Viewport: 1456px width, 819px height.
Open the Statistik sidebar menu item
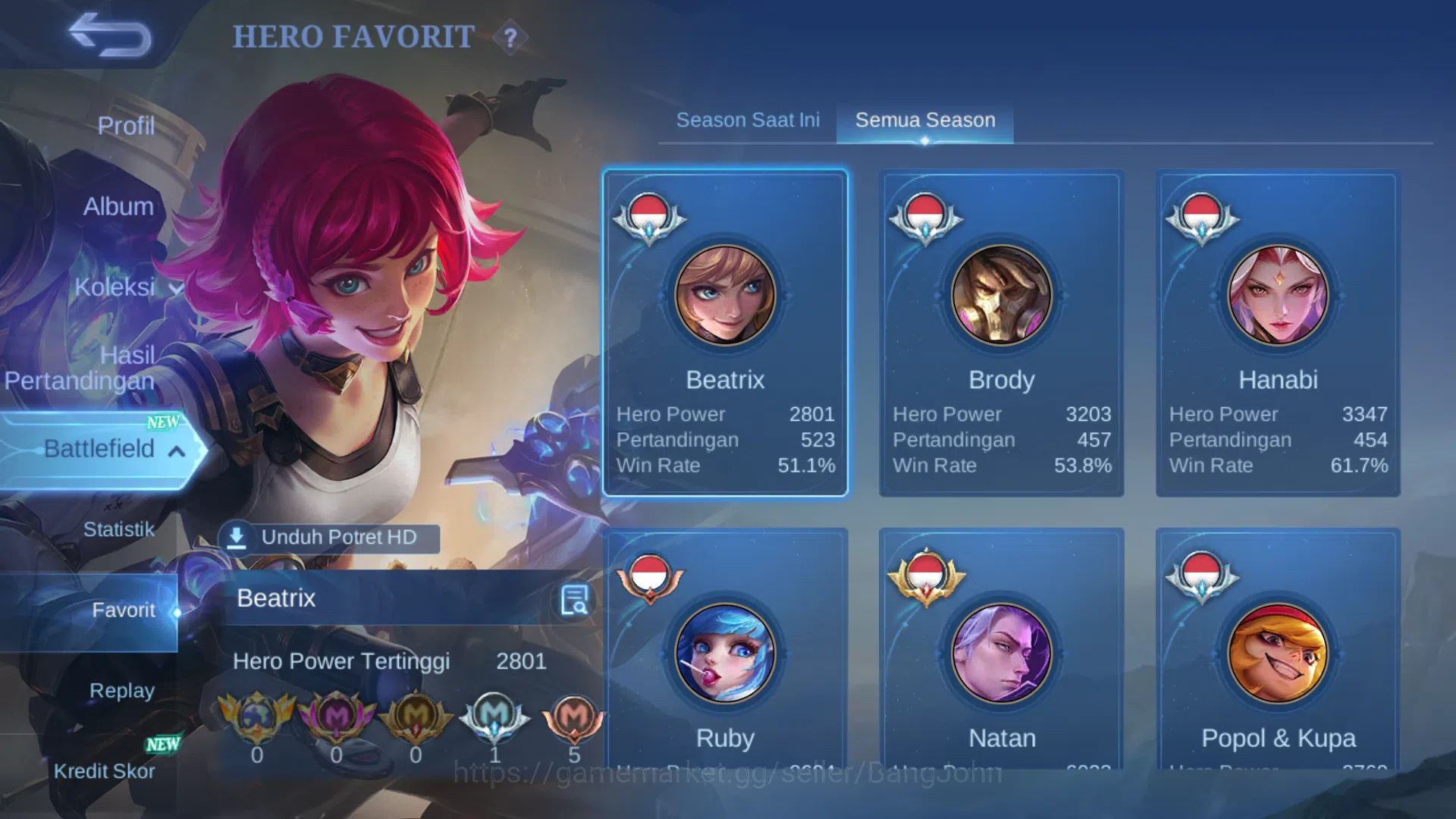point(119,529)
